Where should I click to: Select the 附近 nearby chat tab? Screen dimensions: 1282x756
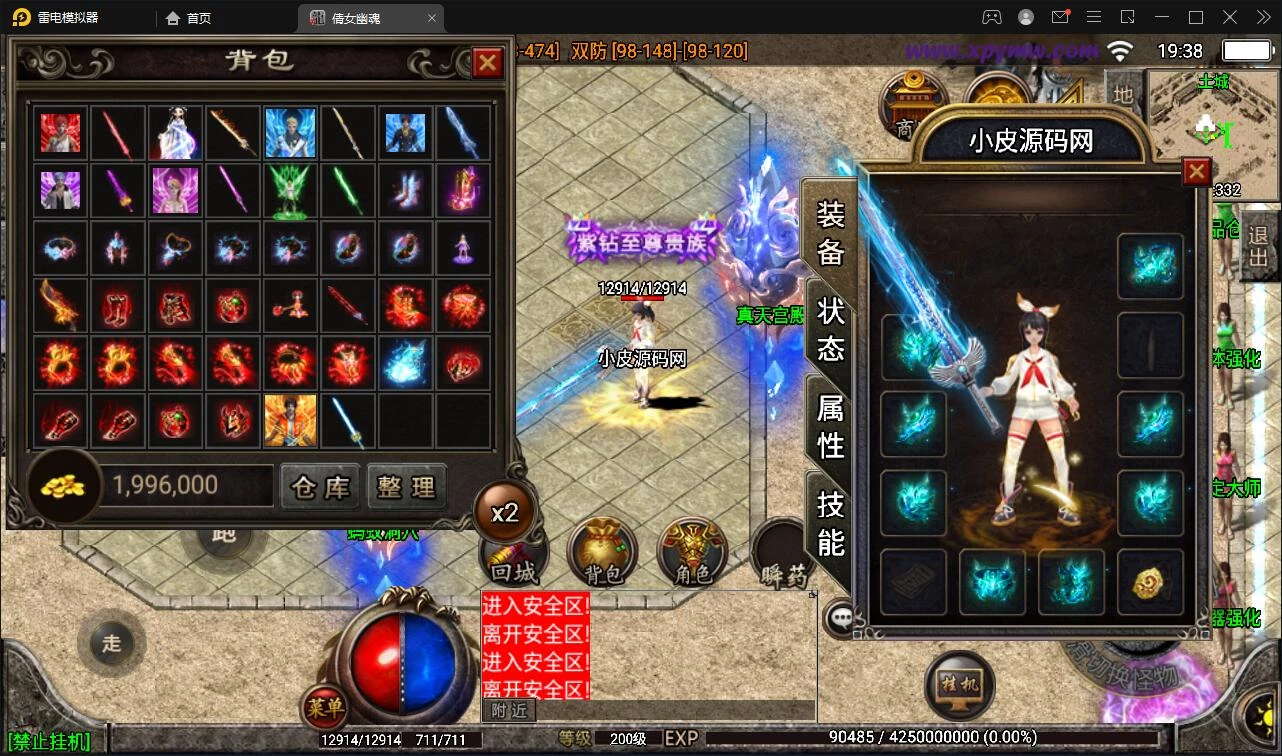(510, 710)
